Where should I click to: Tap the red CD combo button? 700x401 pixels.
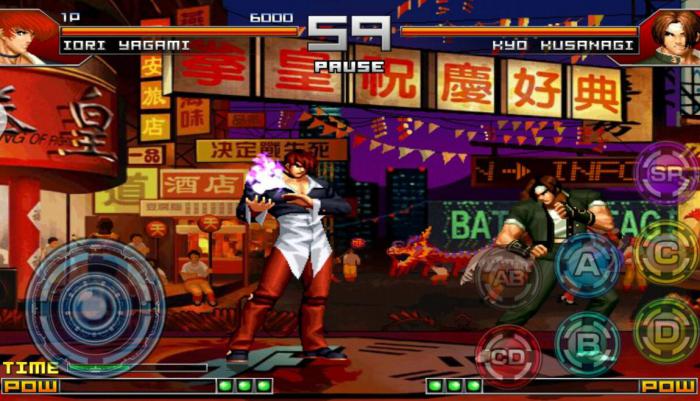click(508, 356)
